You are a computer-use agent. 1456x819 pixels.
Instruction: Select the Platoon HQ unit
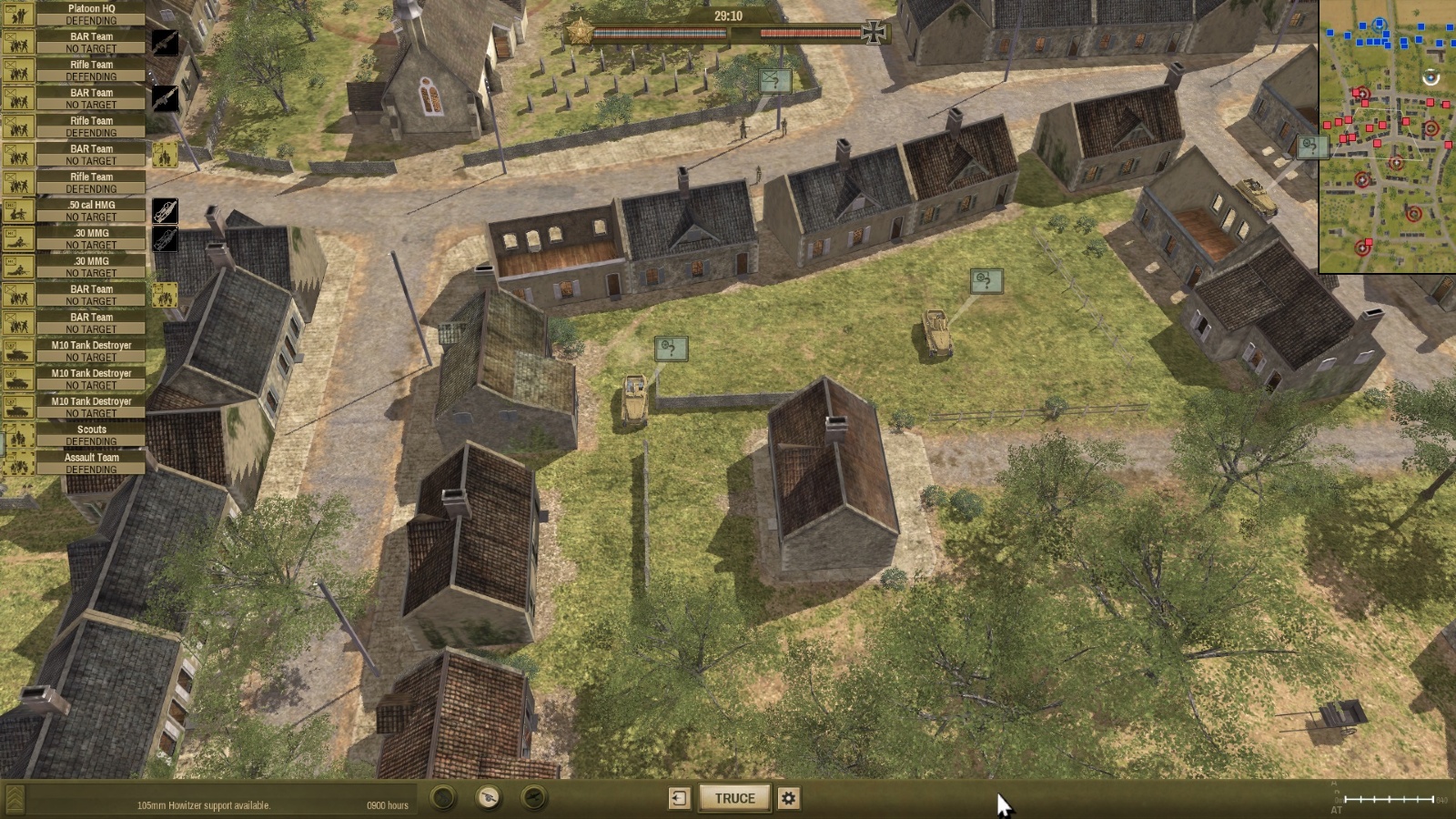(x=91, y=14)
